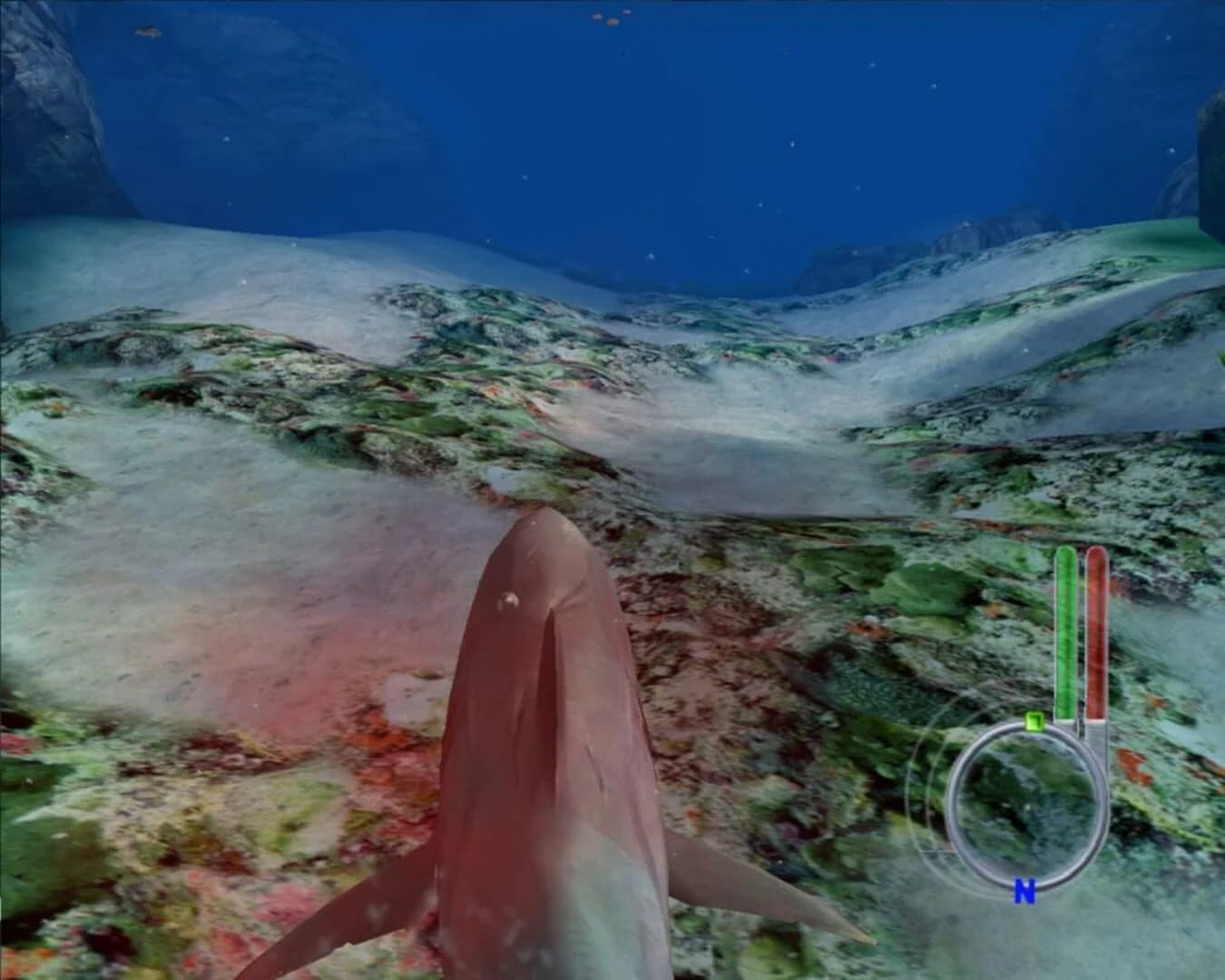Click the bottom of the red hunger gauge
Image resolution: width=1225 pixels, height=980 pixels.
point(1096,717)
